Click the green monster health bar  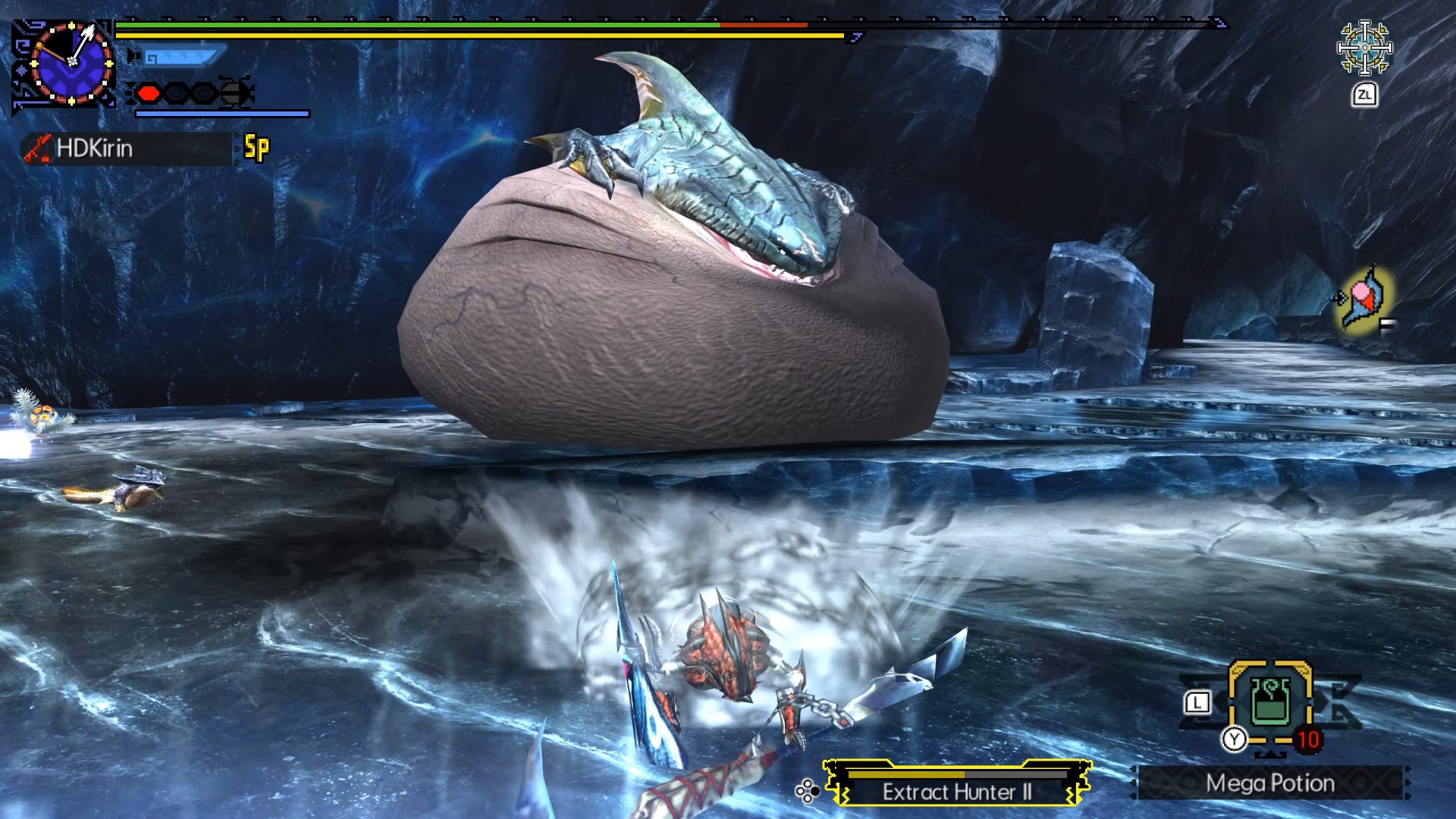(x=417, y=25)
